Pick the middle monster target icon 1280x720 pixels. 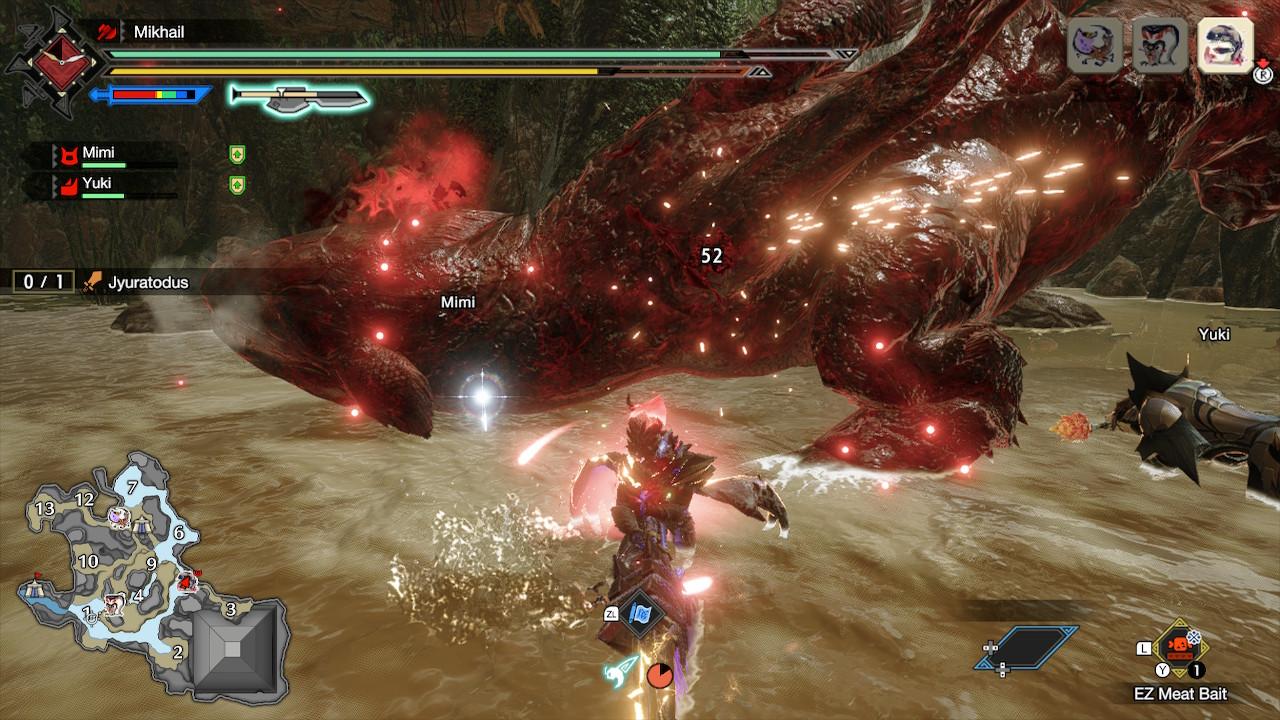1160,45
